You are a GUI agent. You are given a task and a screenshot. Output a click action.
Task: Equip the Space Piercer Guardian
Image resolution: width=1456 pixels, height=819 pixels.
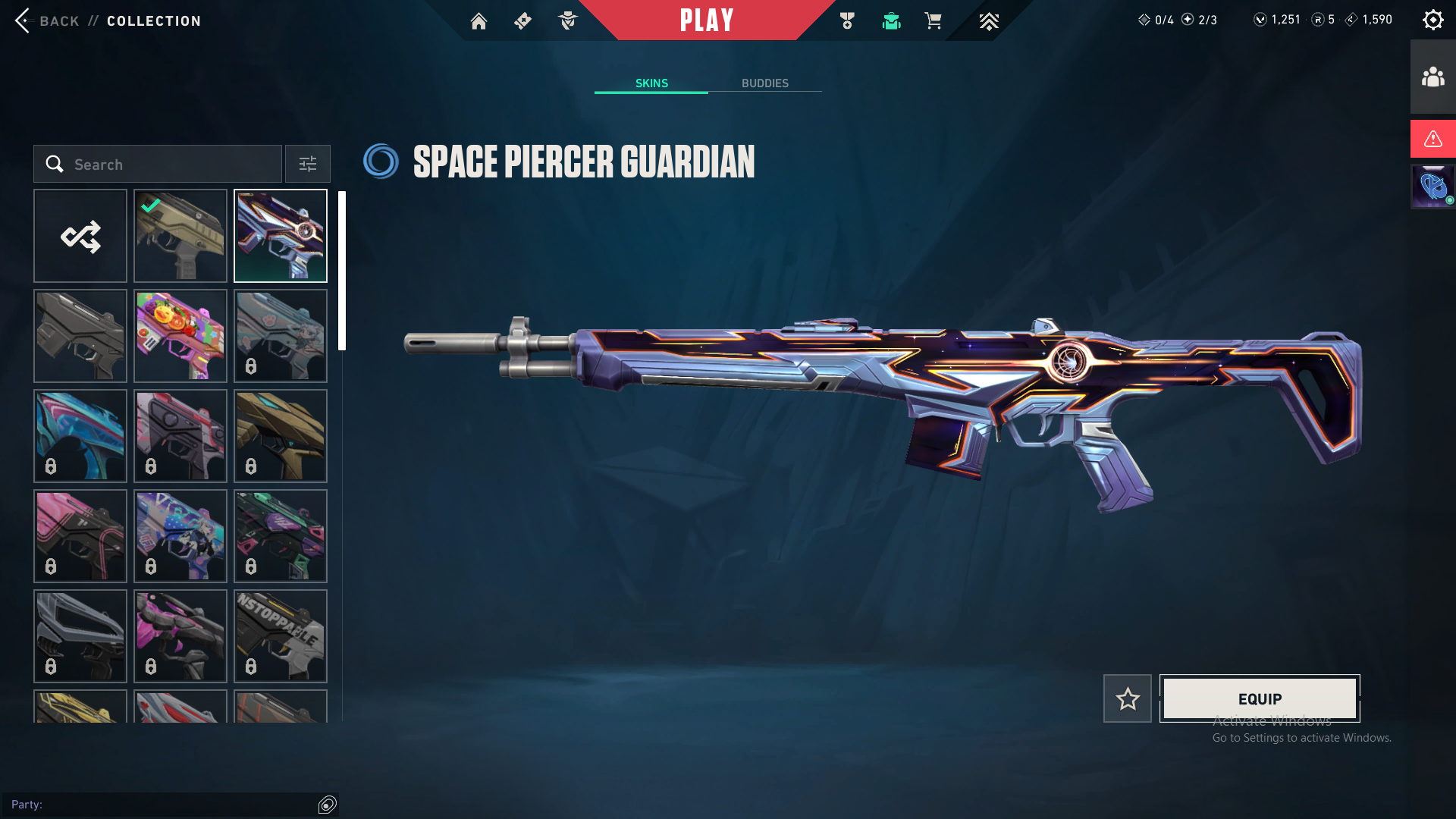point(1260,698)
